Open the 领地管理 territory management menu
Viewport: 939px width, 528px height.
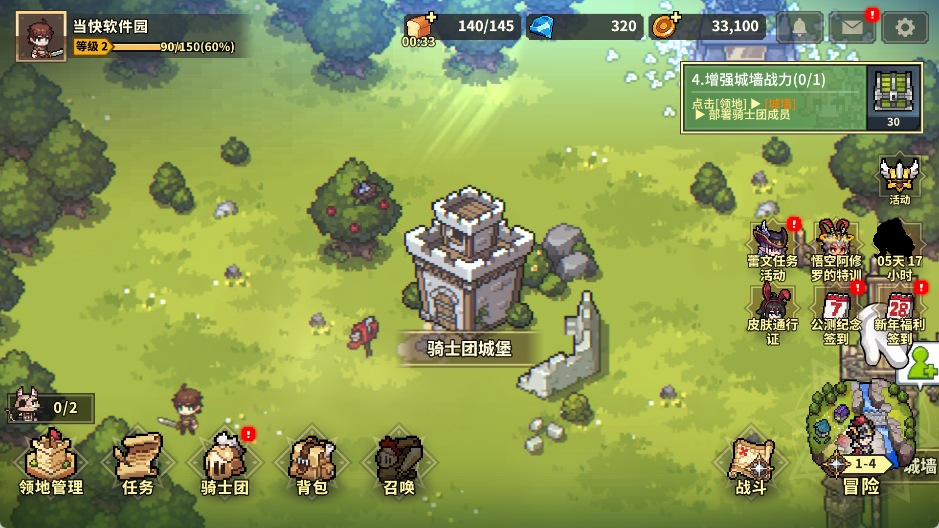tap(51, 464)
